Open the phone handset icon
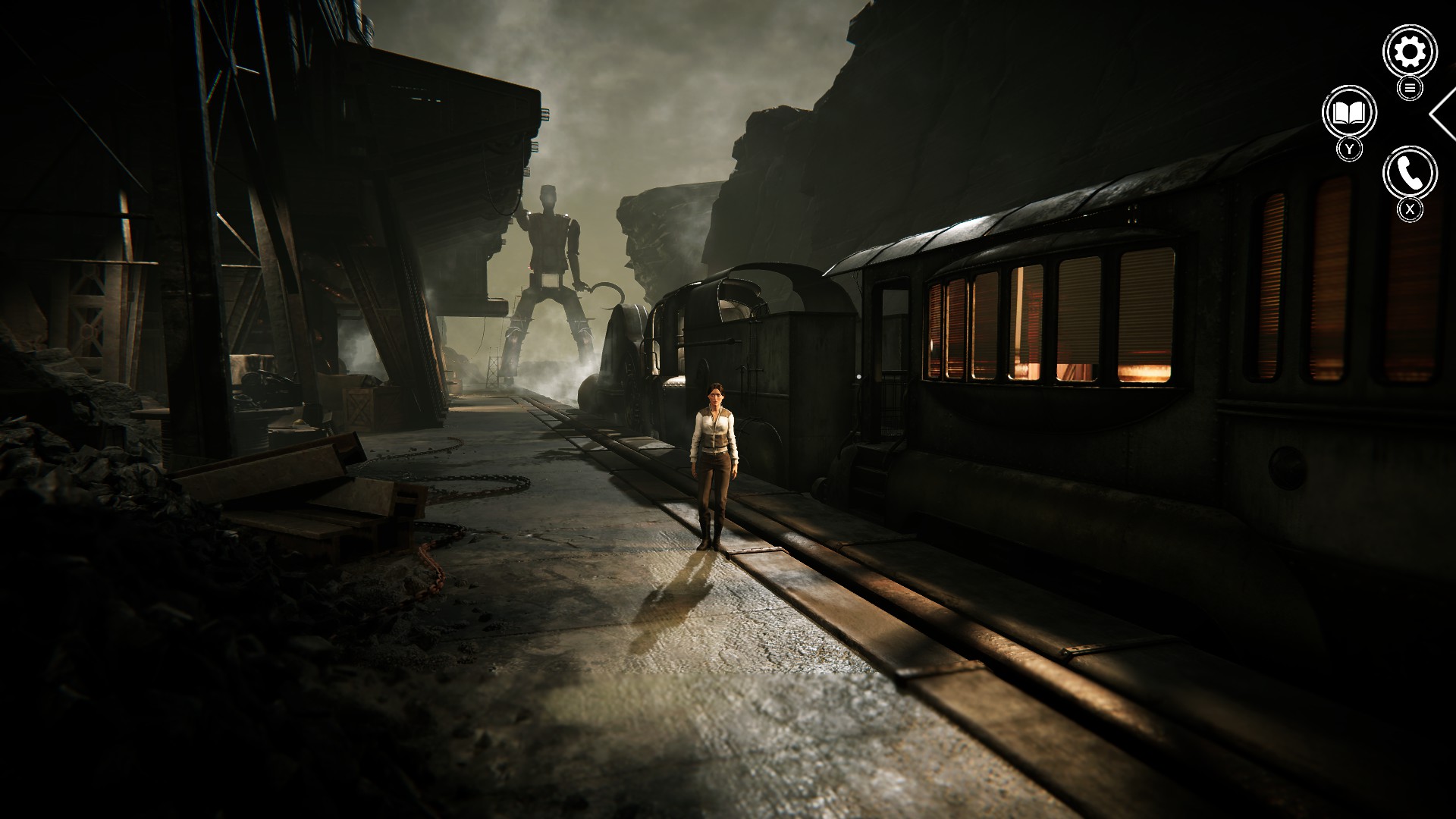 1410,174
